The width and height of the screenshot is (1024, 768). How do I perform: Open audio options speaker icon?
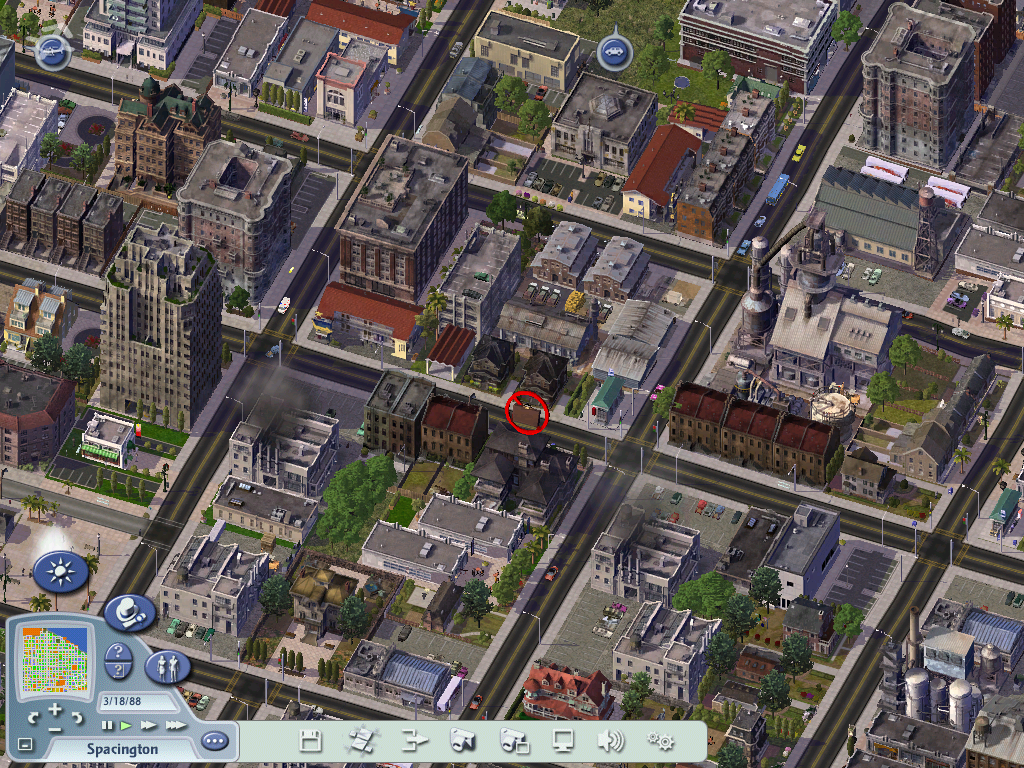pyautogui.click(x=610, y=741)
